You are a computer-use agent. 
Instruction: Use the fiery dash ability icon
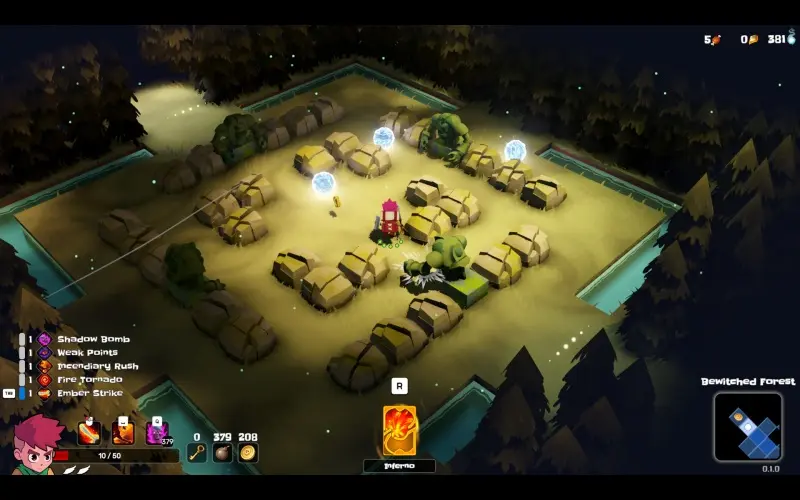pyautogui.click(x=123, y=433)
